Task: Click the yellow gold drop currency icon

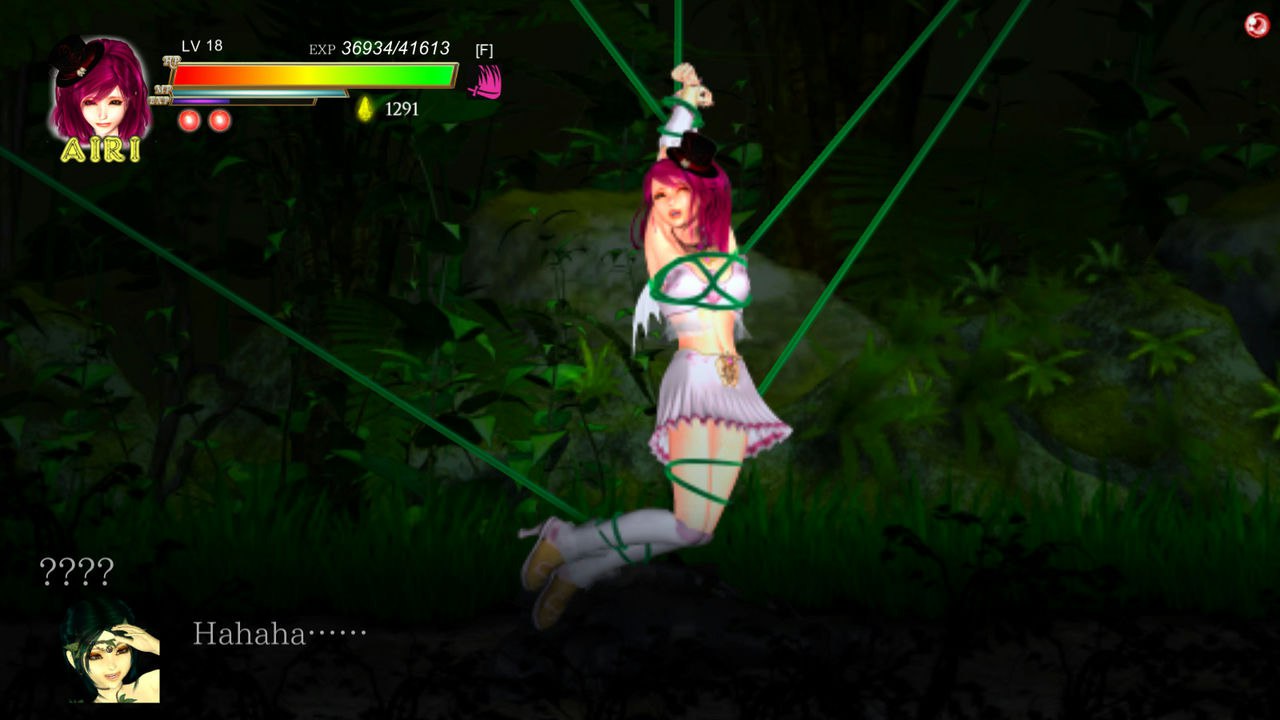Action: tap(364, 108)
